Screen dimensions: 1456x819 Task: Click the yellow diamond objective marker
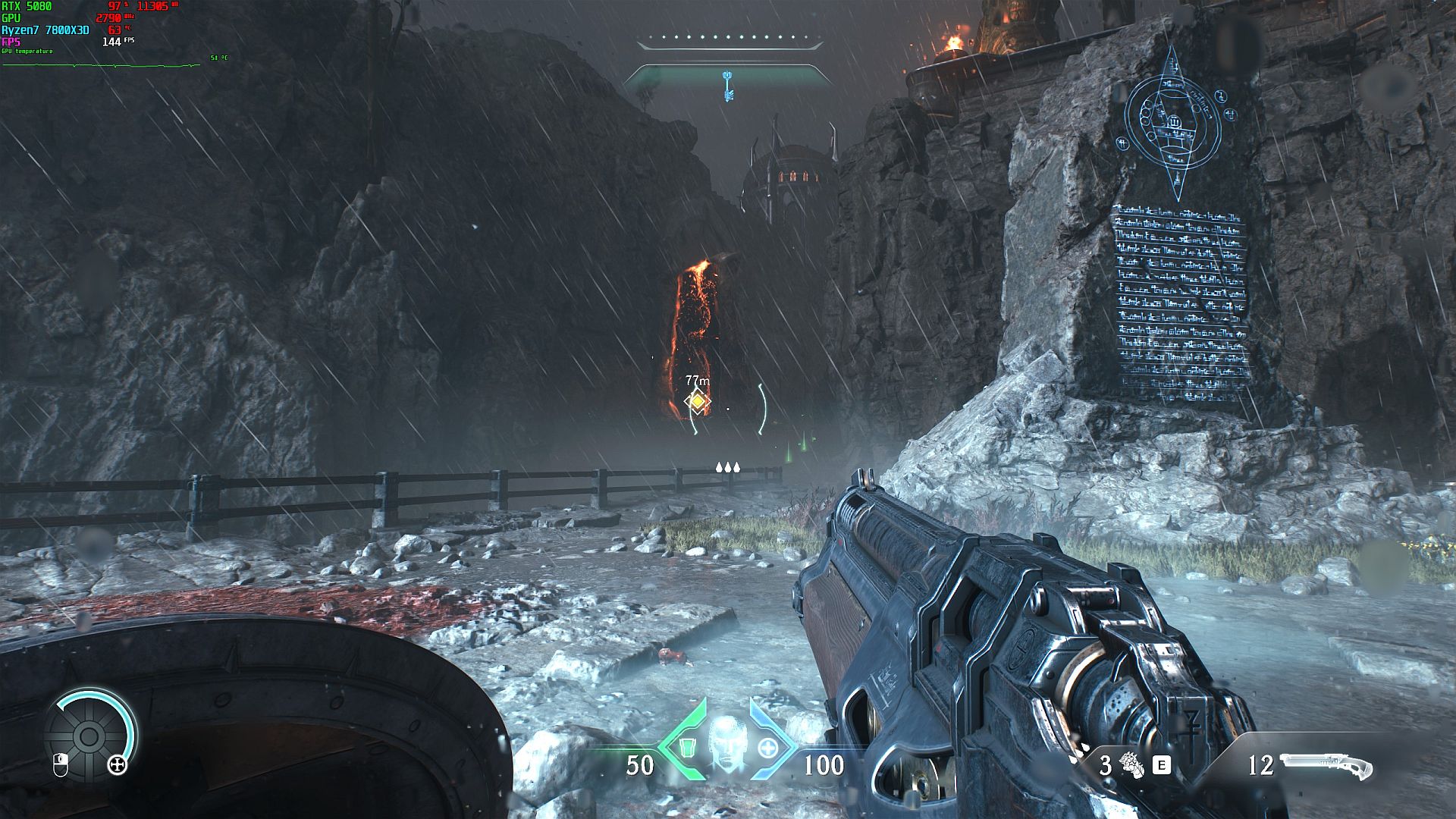pos(697,401)
